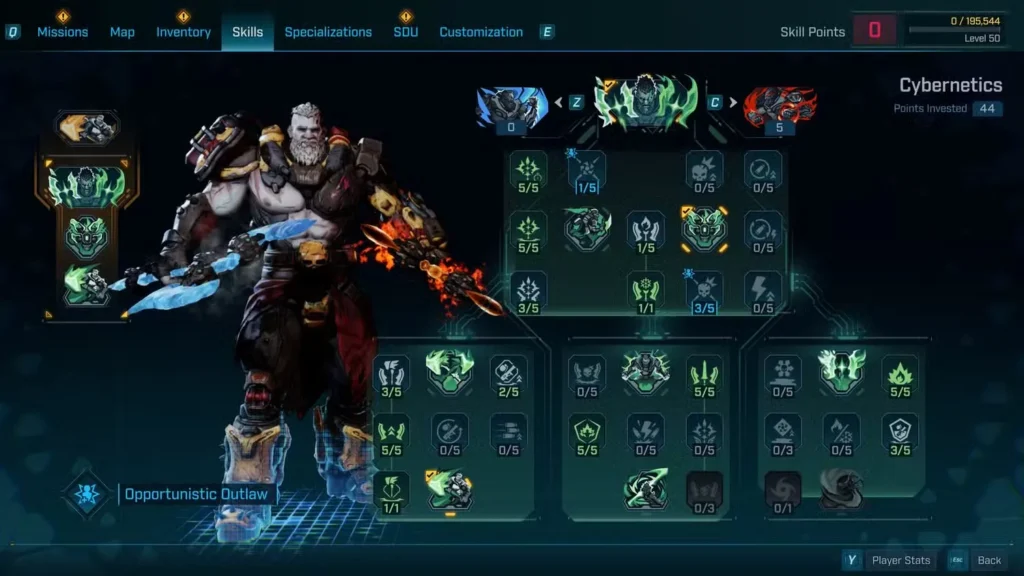Screen dimensions: 1024x576
Task: Open the Inventory tab
Action: (x=183, y=32)
